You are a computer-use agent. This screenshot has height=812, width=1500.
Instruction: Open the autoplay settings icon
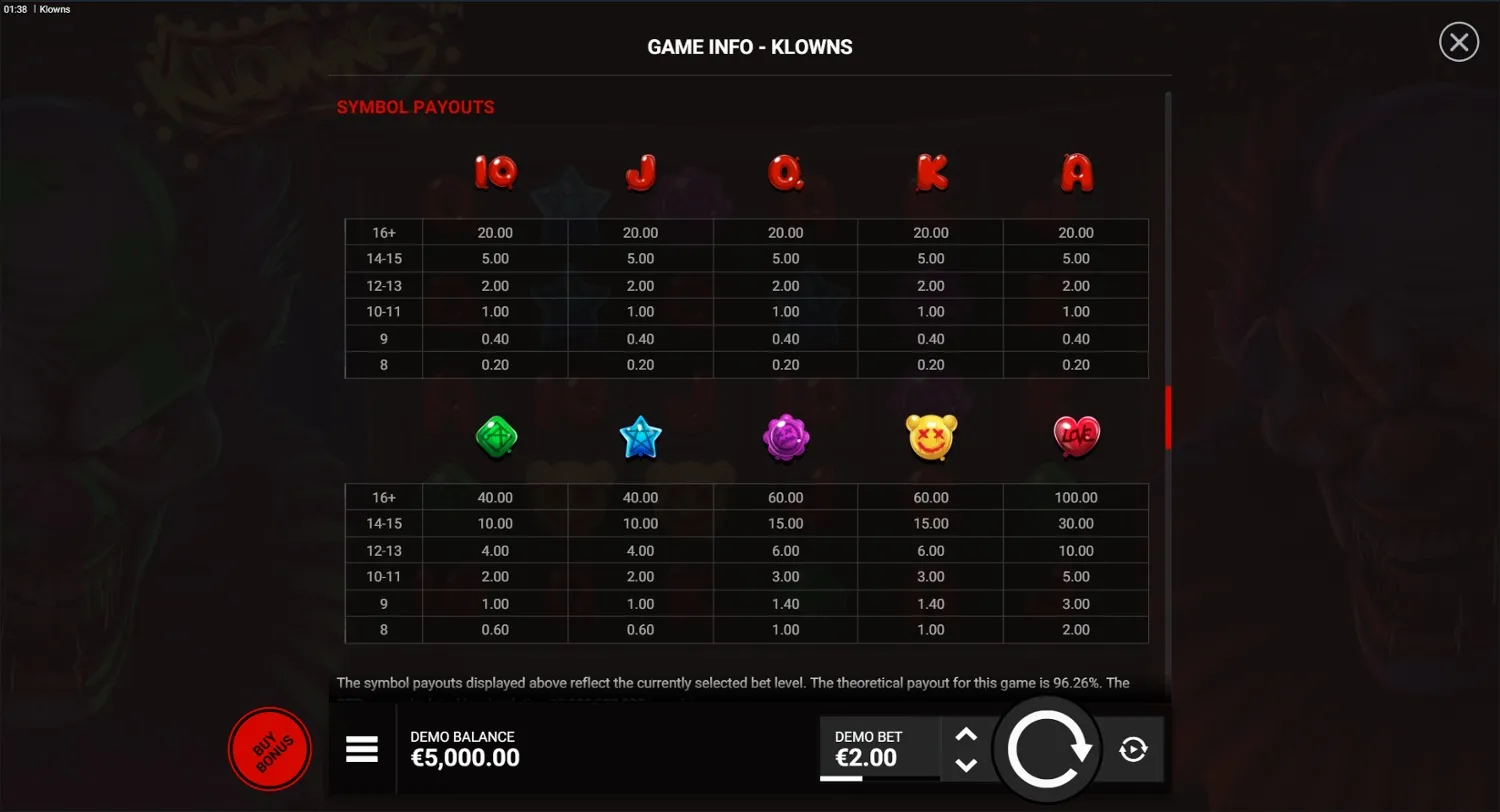click(x=1135, y=748)
